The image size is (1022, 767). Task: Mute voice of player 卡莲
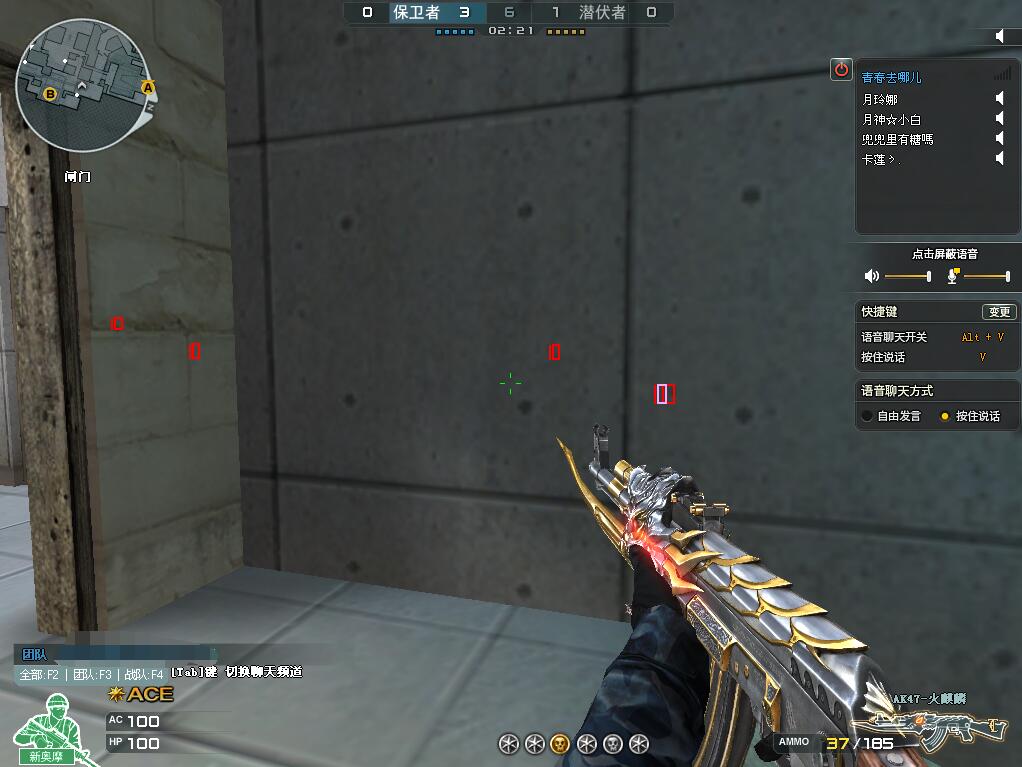point(999,159)
